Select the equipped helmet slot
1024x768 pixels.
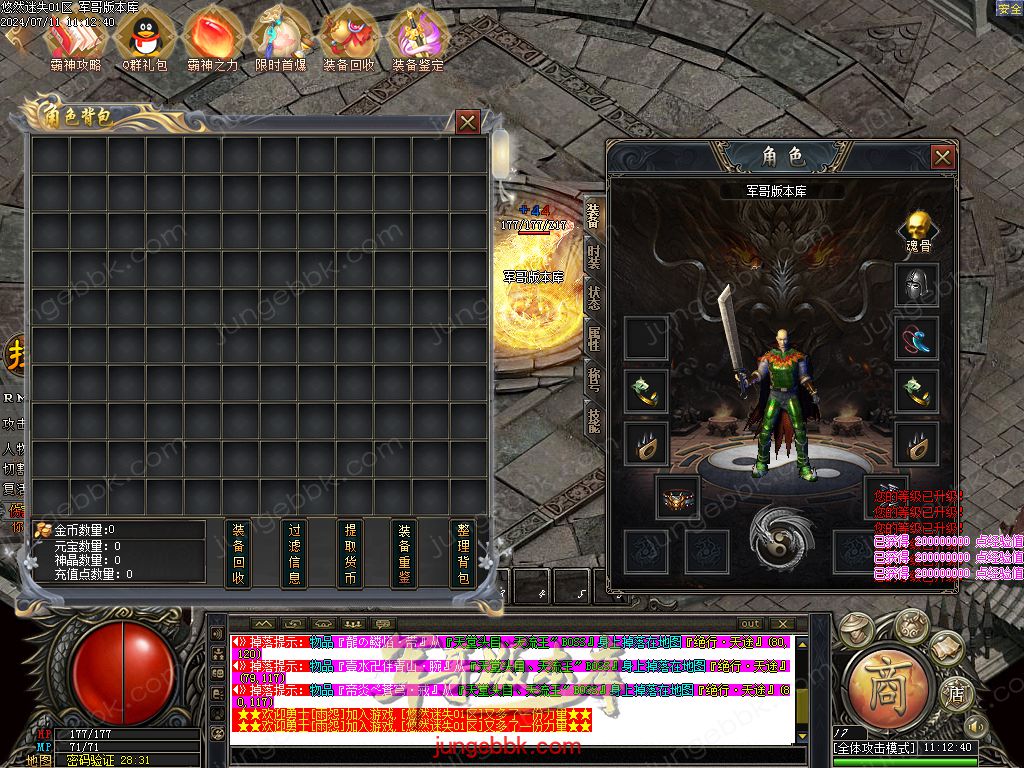[x=916, y=286]
